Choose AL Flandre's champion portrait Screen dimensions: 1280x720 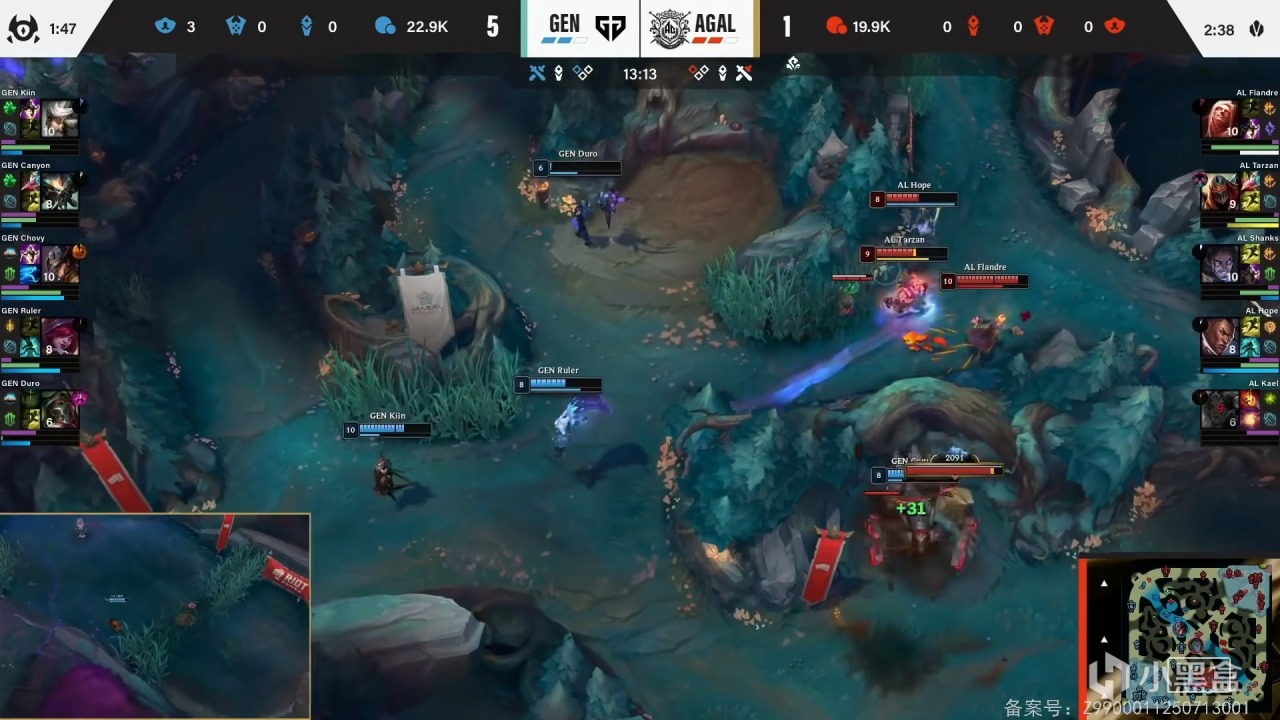[1218, 119]
